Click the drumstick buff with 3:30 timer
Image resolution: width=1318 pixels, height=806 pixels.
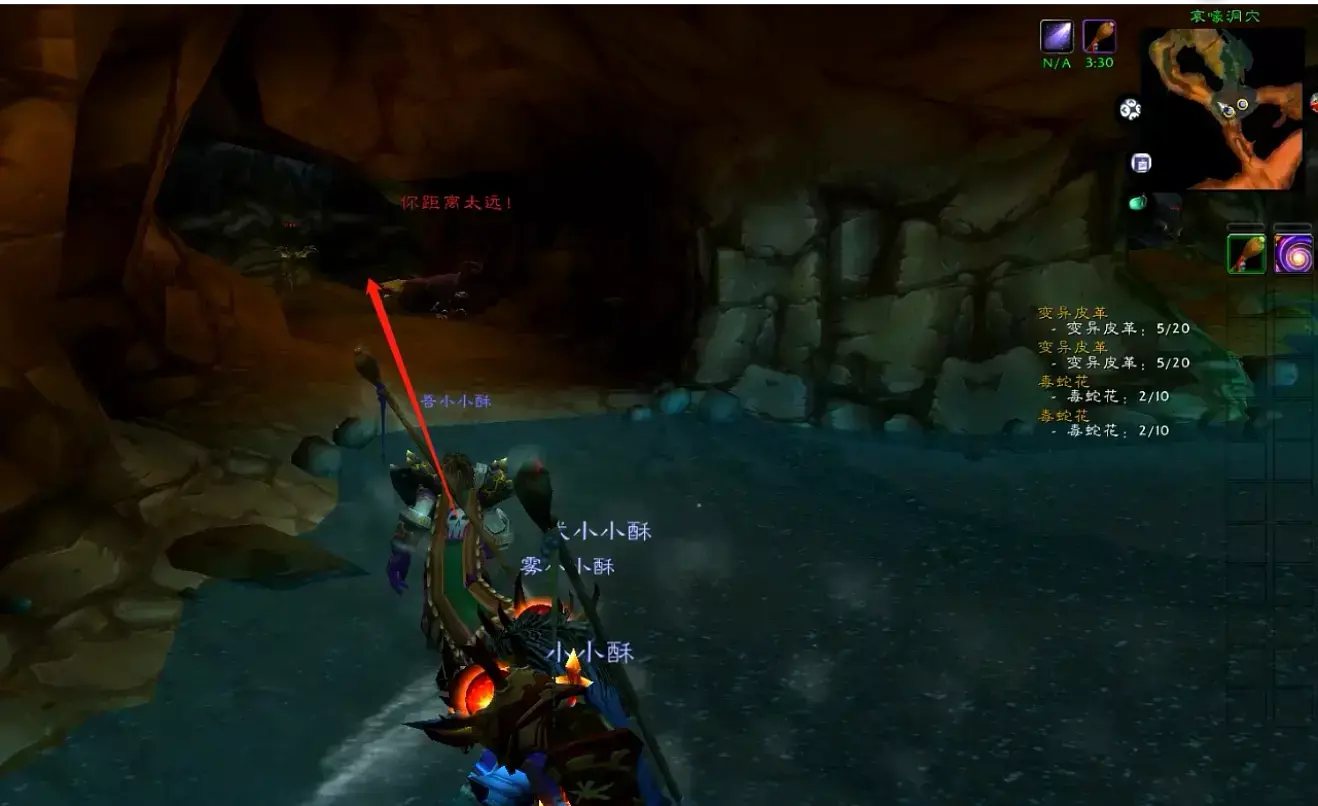pos(1099,36)
